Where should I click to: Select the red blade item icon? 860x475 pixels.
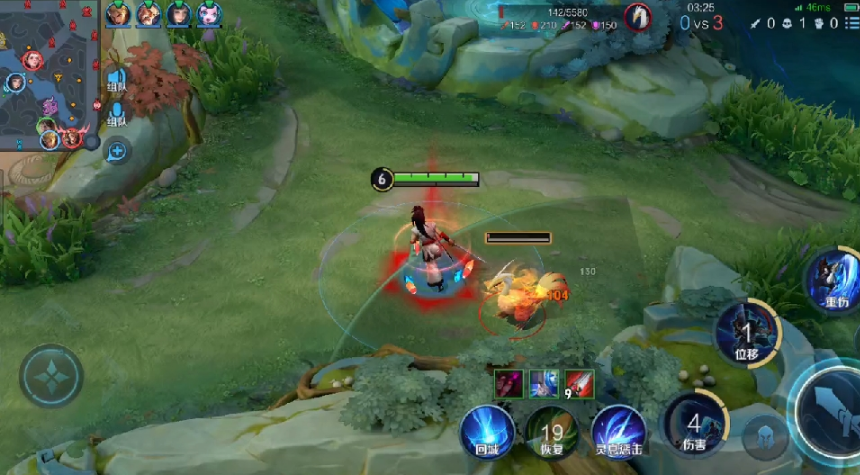pos(578,383)
